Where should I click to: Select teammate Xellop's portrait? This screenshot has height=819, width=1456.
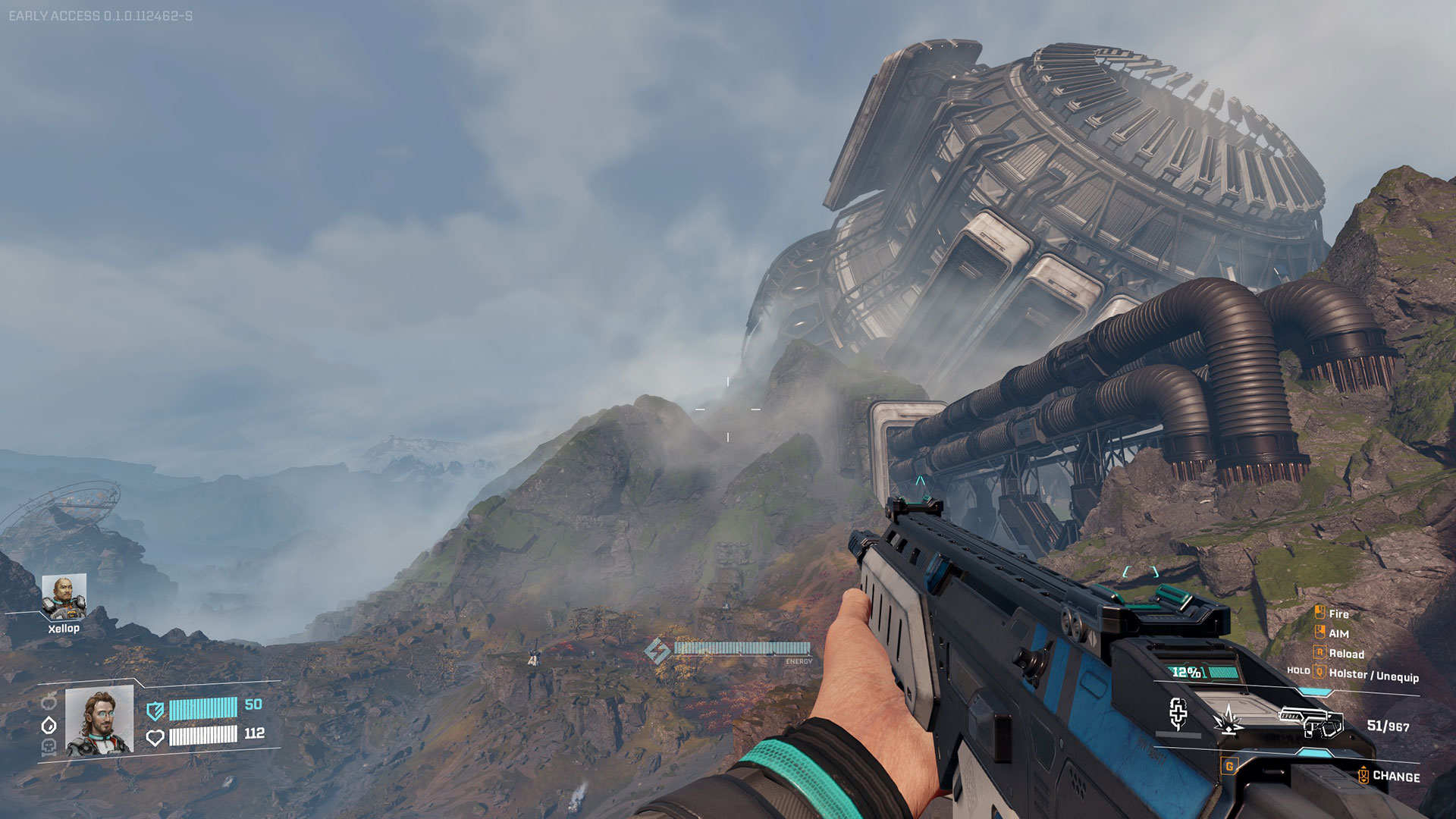click(x=64, y=597)
